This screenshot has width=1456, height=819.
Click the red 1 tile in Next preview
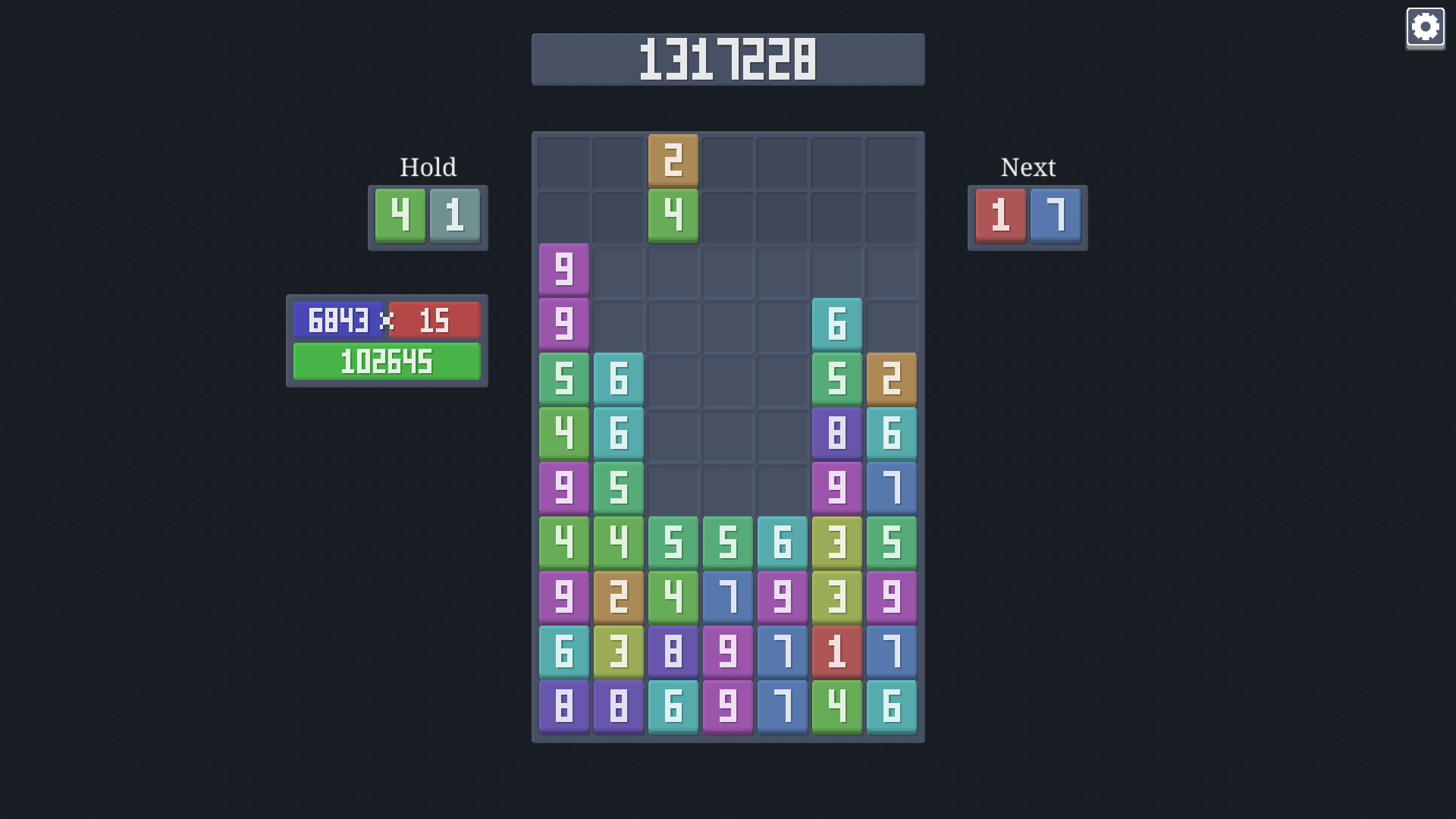click(1000, 218)
